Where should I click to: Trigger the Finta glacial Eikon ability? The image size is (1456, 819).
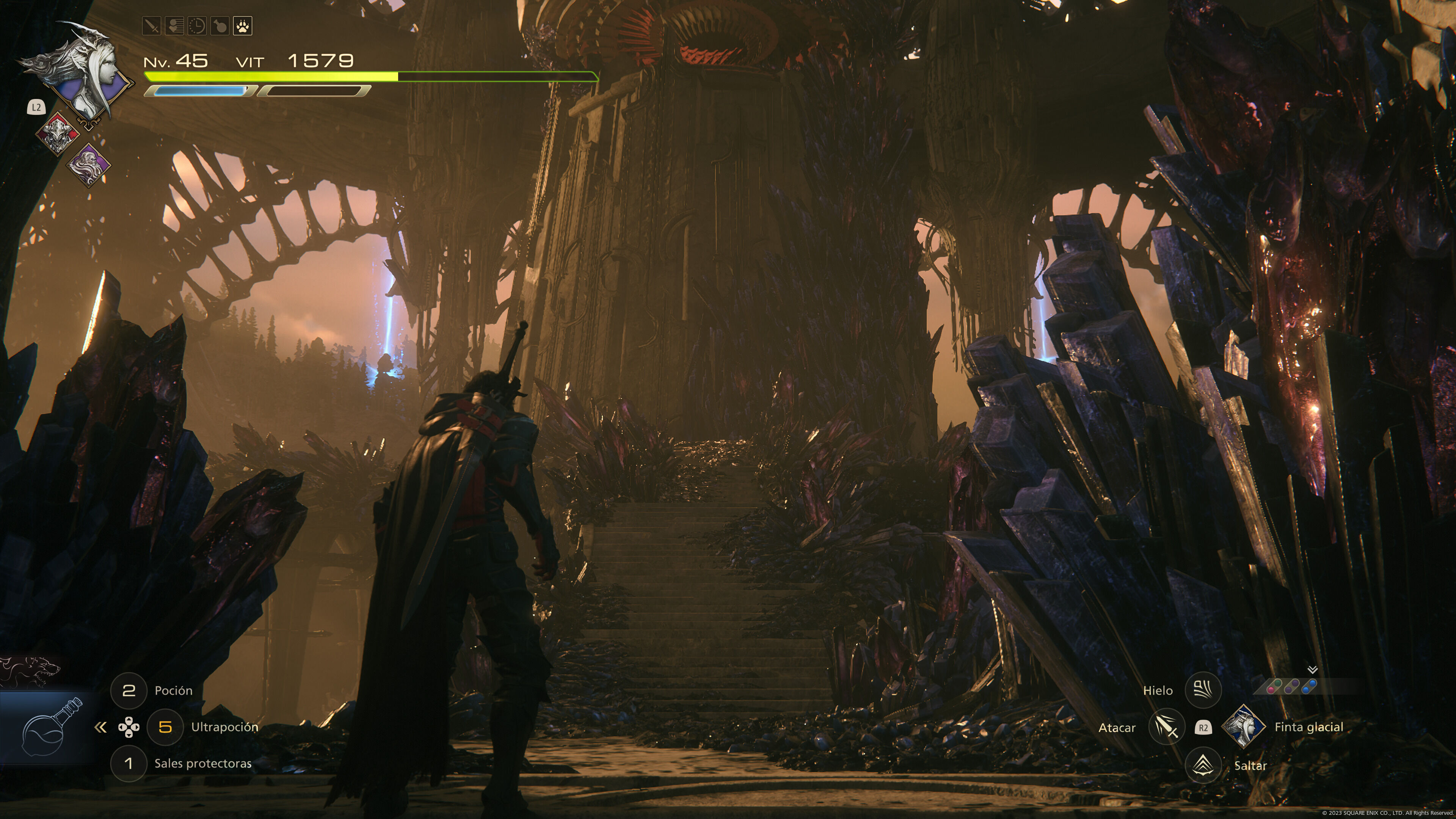point(1244,727)
